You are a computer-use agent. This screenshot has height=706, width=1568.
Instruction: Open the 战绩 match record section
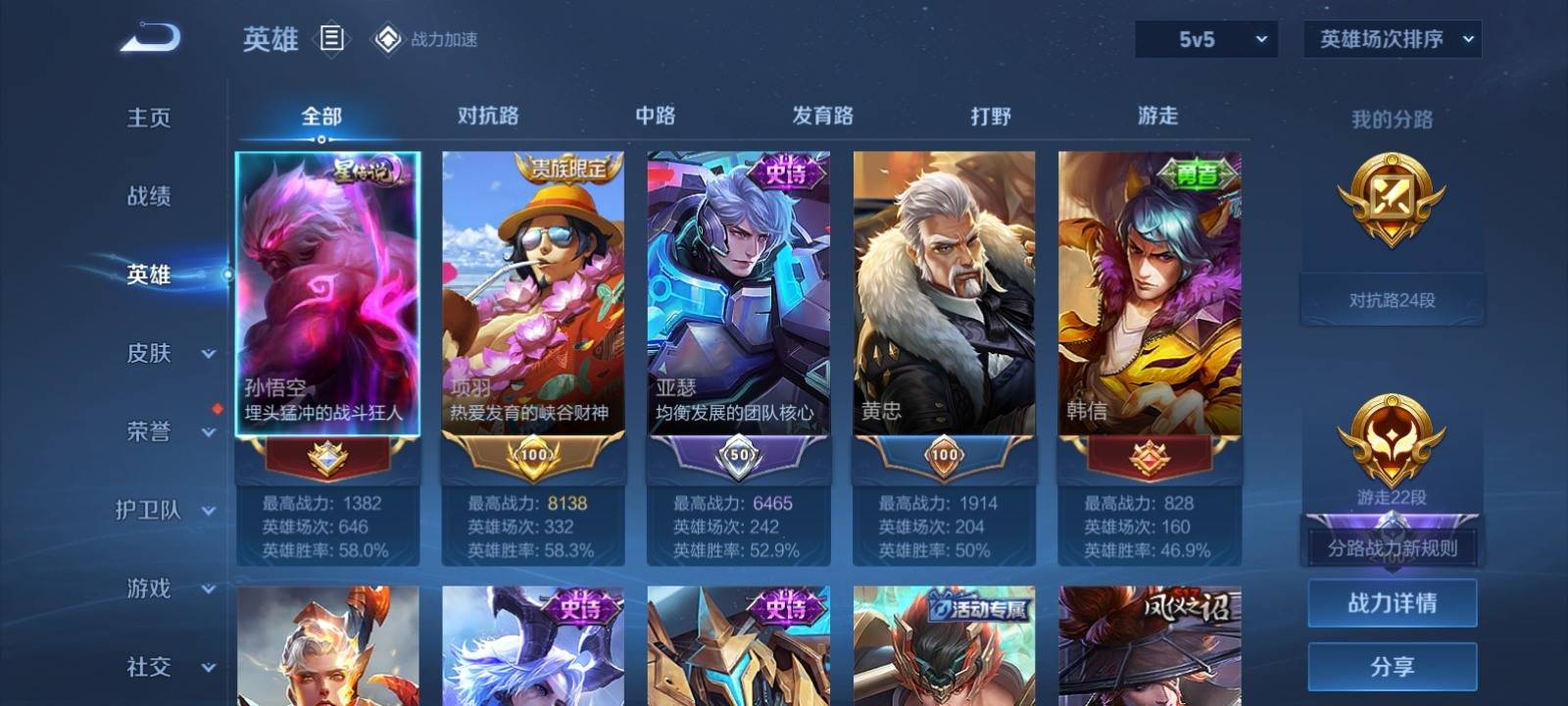tap(149, 196)
